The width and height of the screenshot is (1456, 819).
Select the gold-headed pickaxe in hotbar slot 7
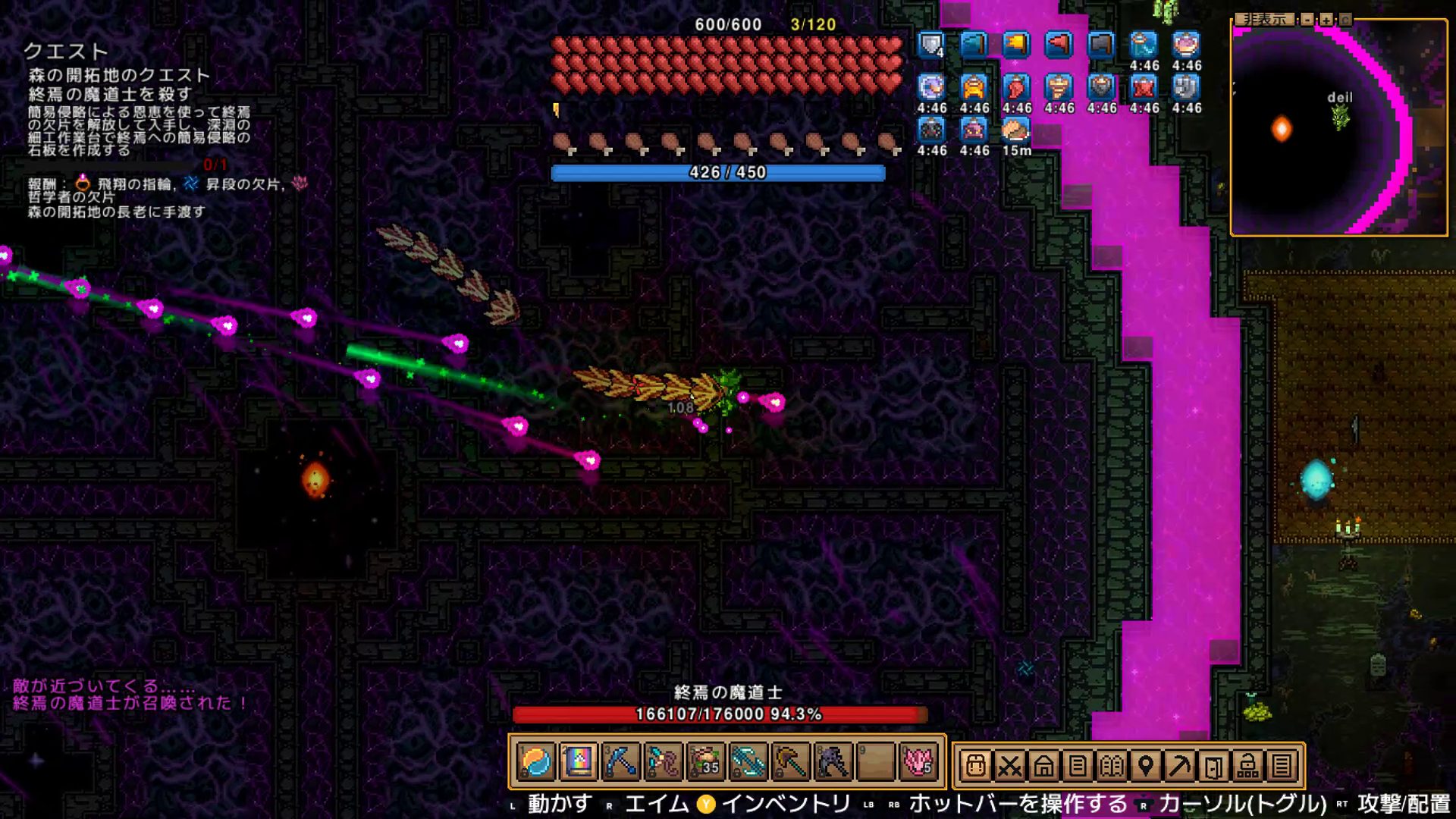pos(791,762)
